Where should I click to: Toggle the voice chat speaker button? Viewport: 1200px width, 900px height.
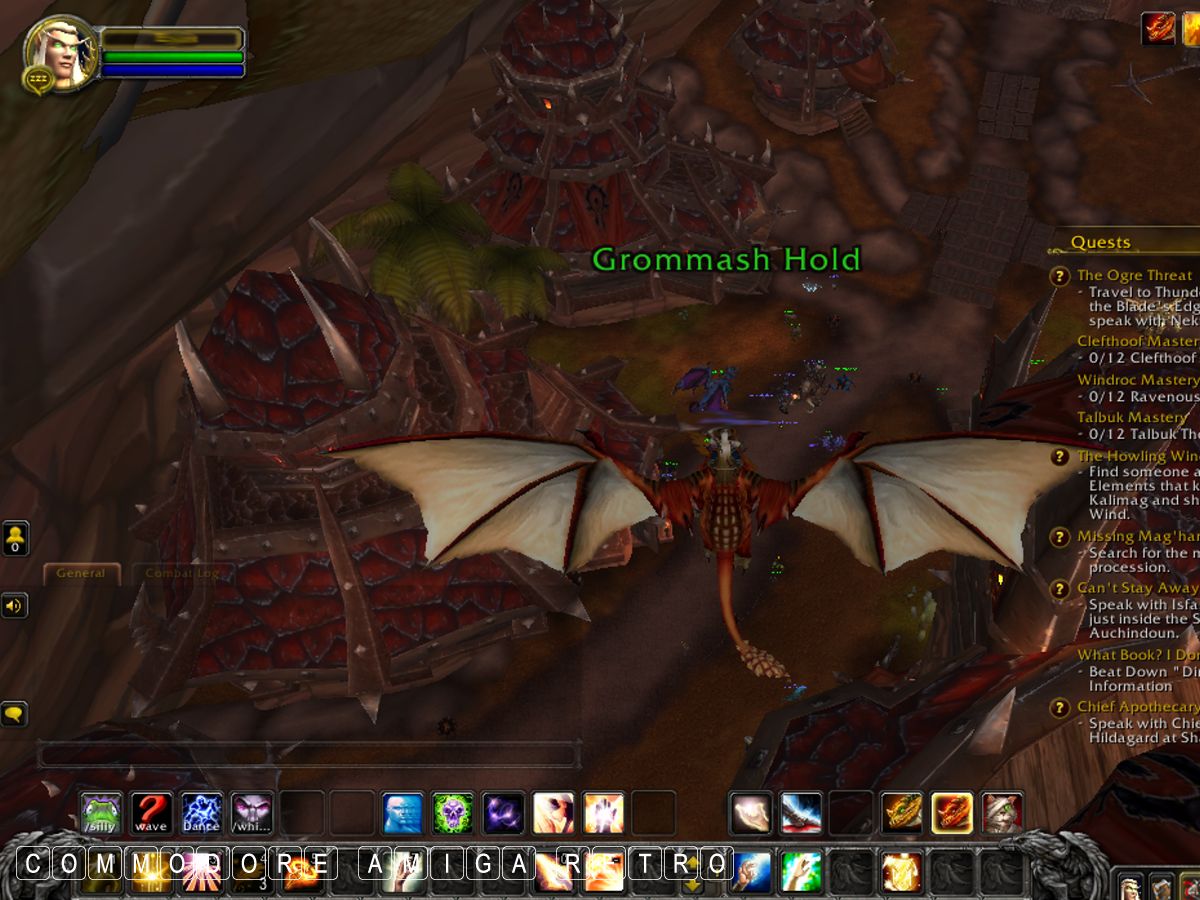coord(15,605)
